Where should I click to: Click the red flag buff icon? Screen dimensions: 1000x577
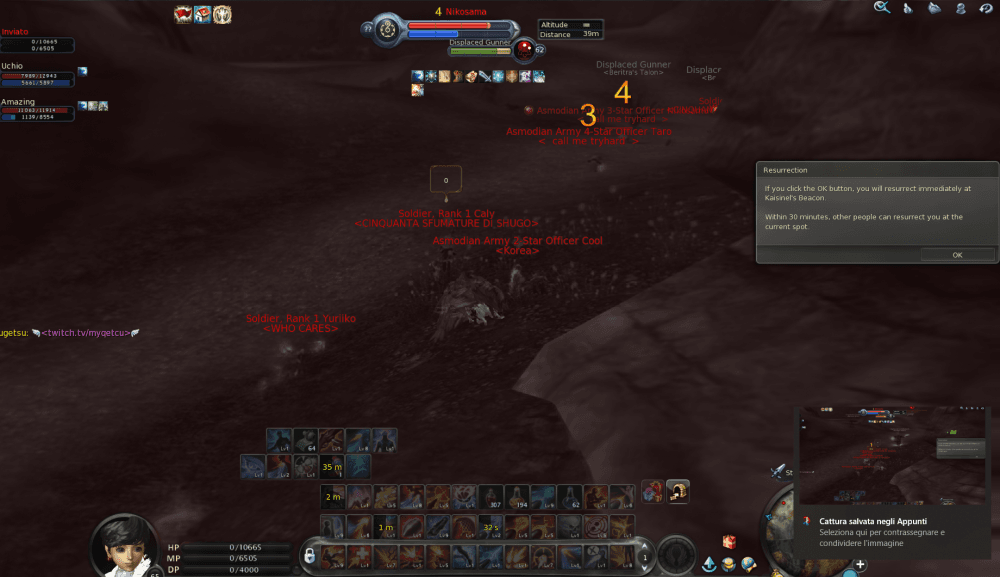point(183,14)
